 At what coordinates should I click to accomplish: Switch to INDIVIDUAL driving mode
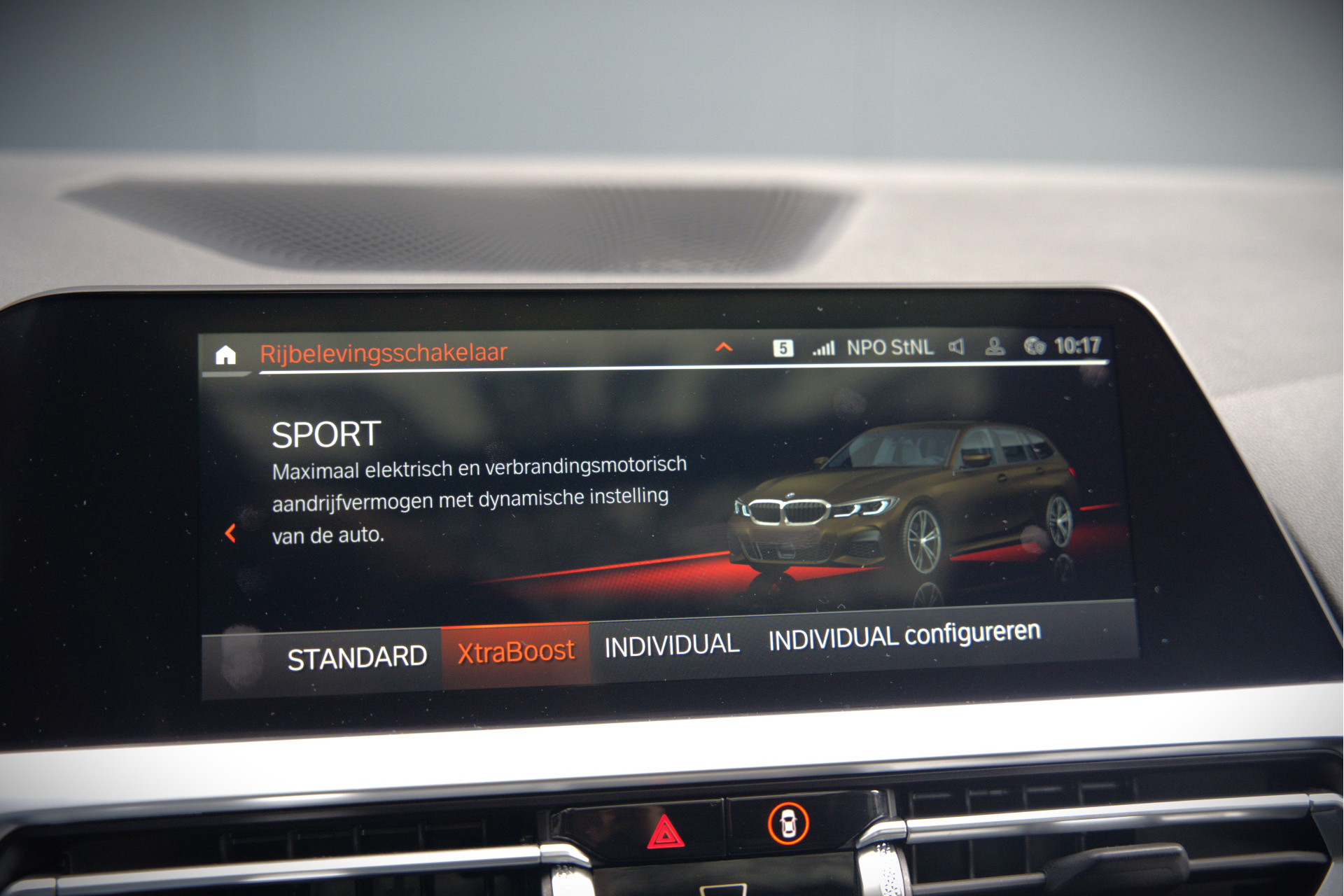(x=671, y=645)
